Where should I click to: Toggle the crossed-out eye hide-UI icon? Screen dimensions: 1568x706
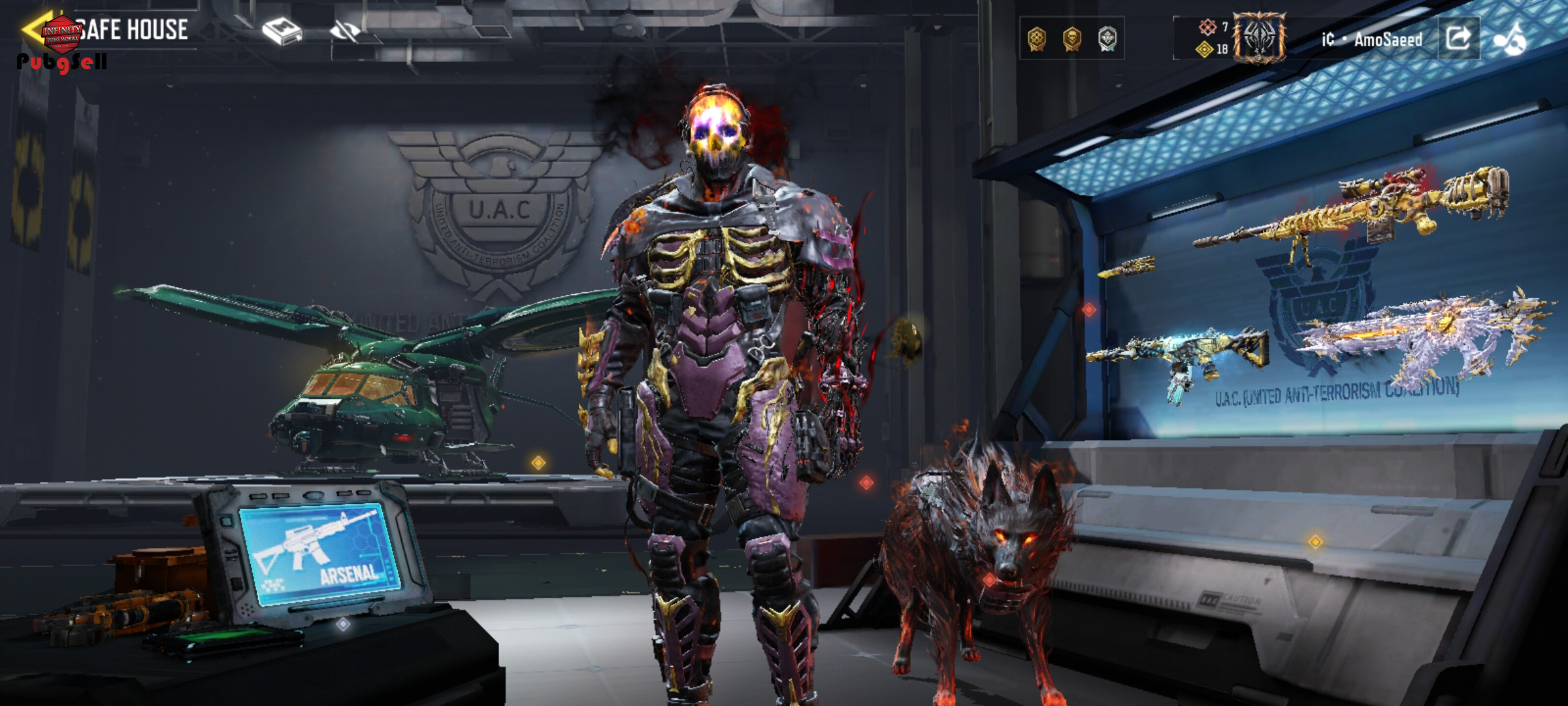pos(345,31)
